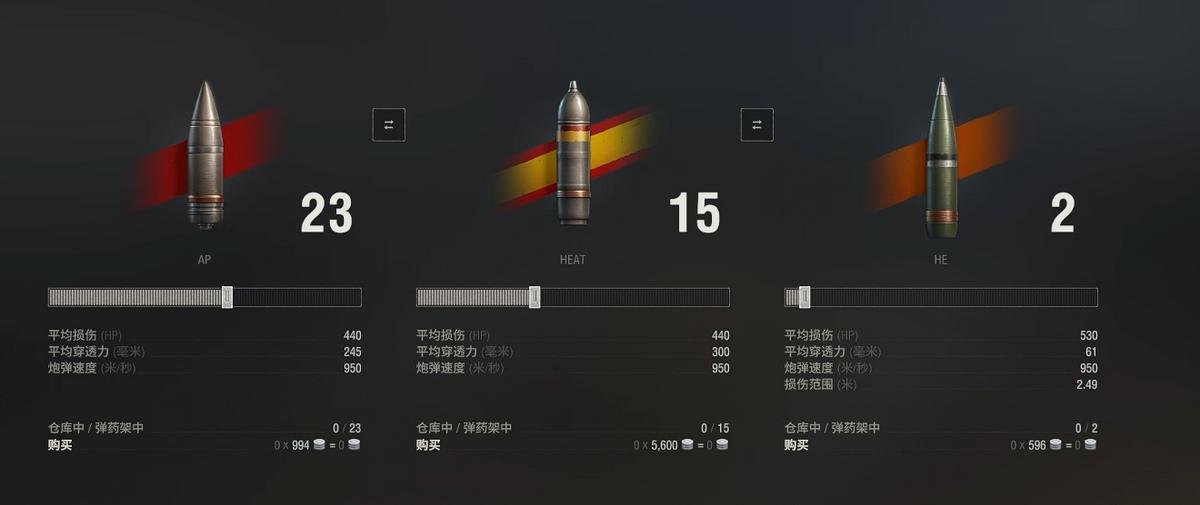Viewport: 1200px width, 505px height.
Task: Select the AP shell image
Action: (x=205, y=155)
